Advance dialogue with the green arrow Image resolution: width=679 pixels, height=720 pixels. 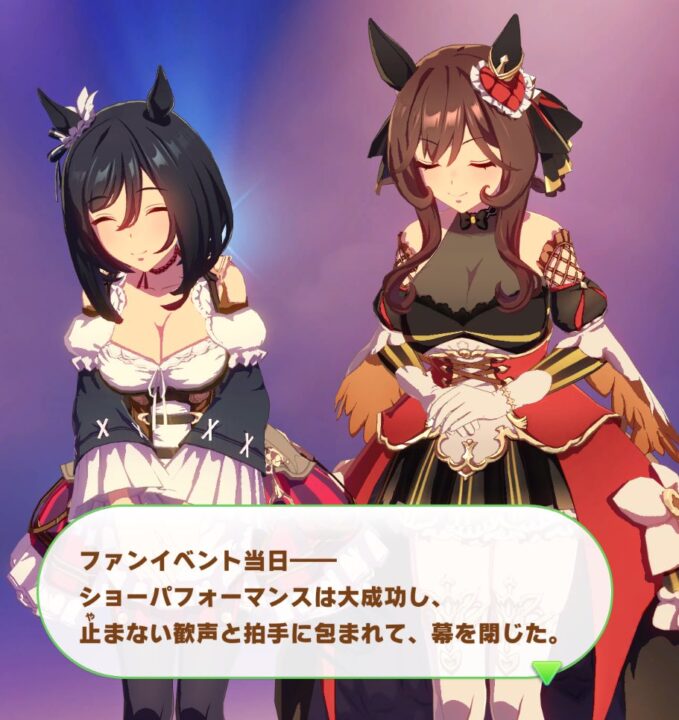pyautogui.click(x=546, y=671)
